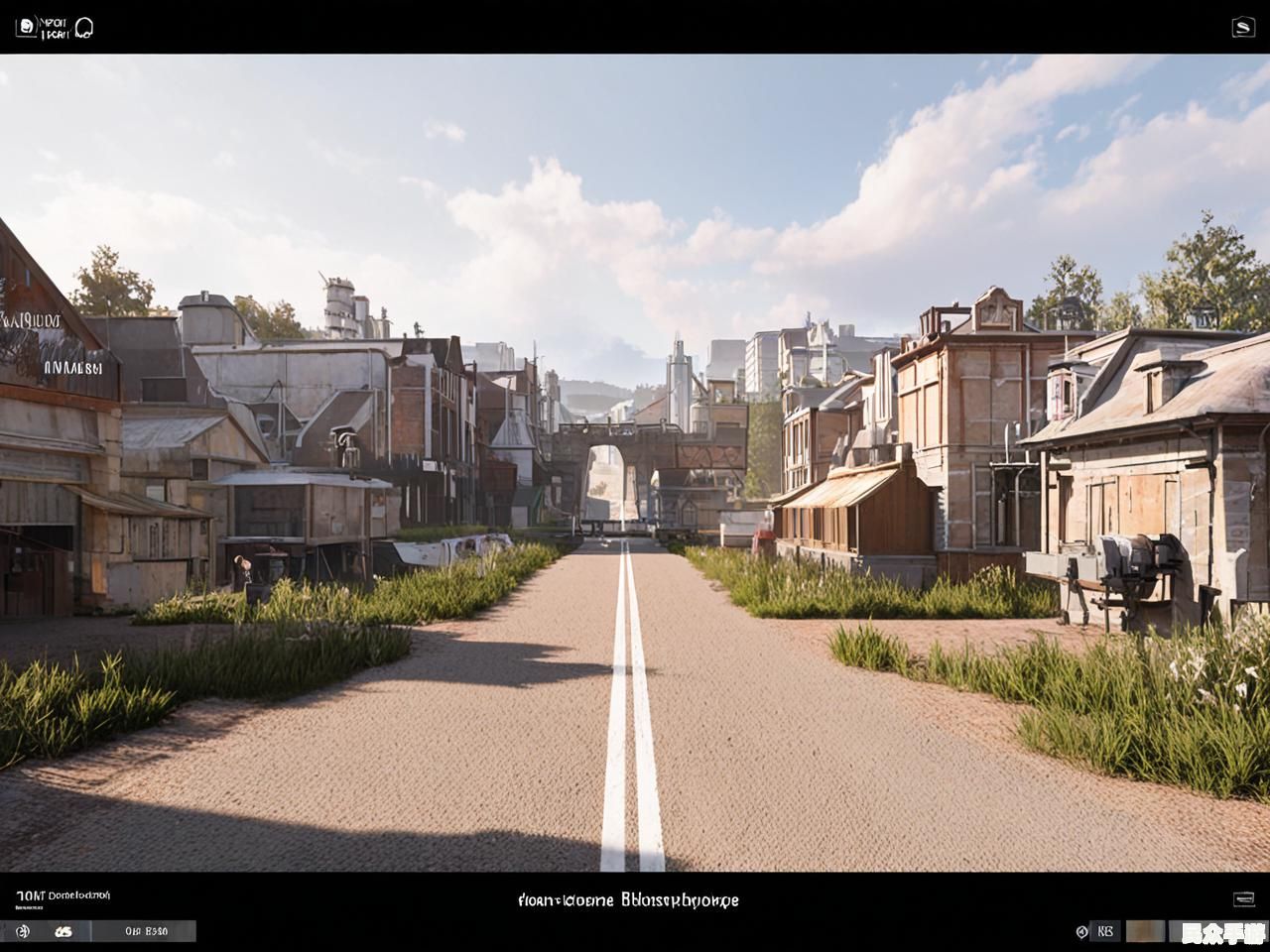The image size is (1270, 952).
Task: Click the tan thumbnail in the bottom-right bar
Action: 1145,931
